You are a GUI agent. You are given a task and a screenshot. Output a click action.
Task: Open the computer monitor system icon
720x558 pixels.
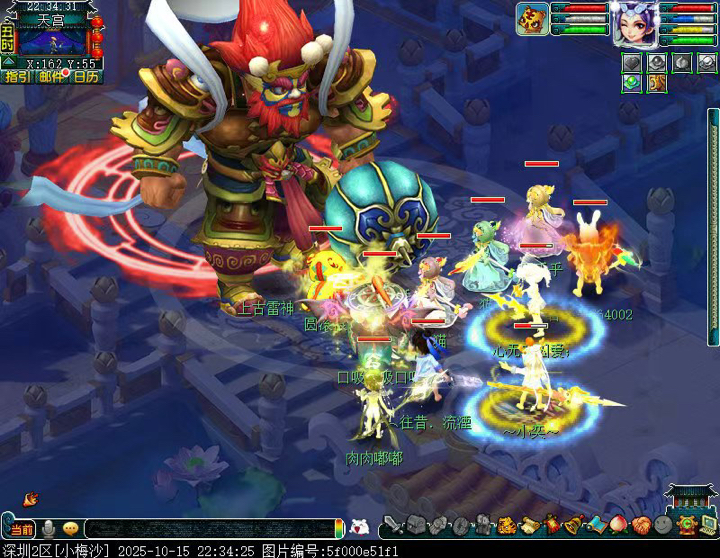(706, 526)
